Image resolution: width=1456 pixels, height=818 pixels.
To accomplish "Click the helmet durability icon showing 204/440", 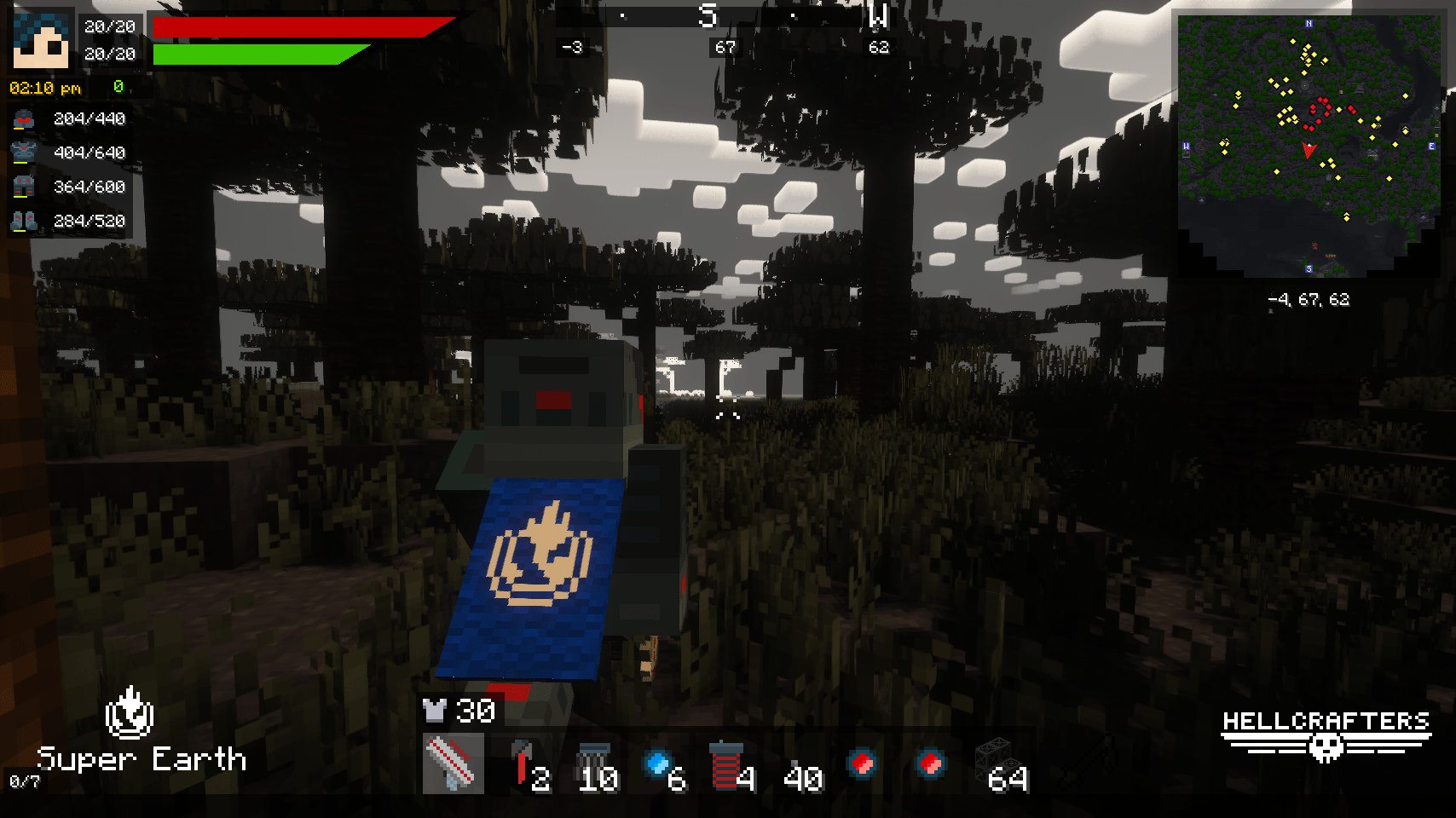I will pos(23,119).
